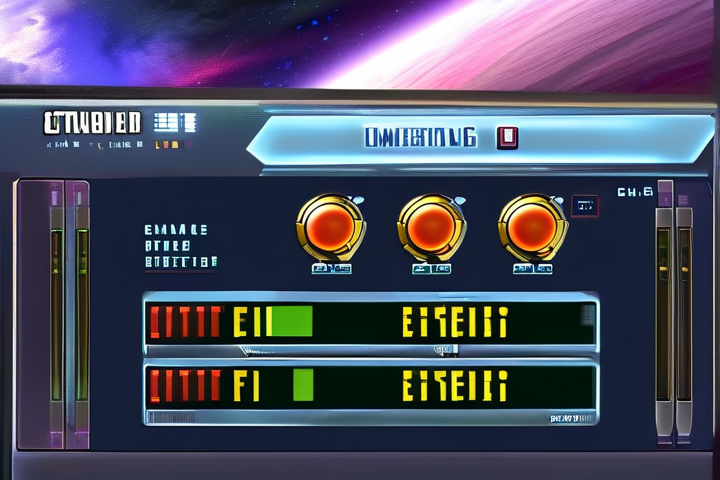
Task: Click the red square button in the header banner
Action: tap(506, 138)
